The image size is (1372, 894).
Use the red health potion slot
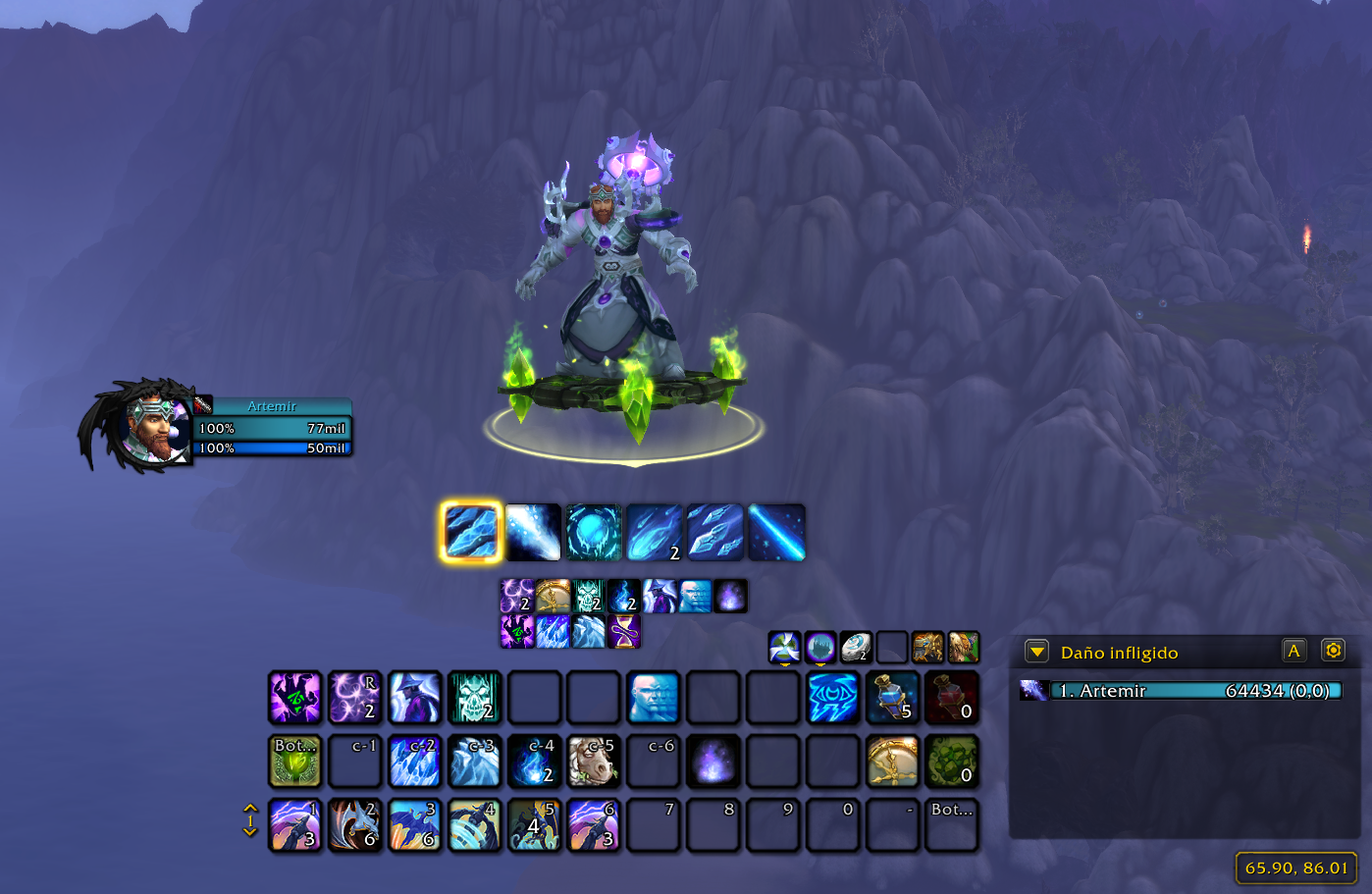[x=952, y=697]
